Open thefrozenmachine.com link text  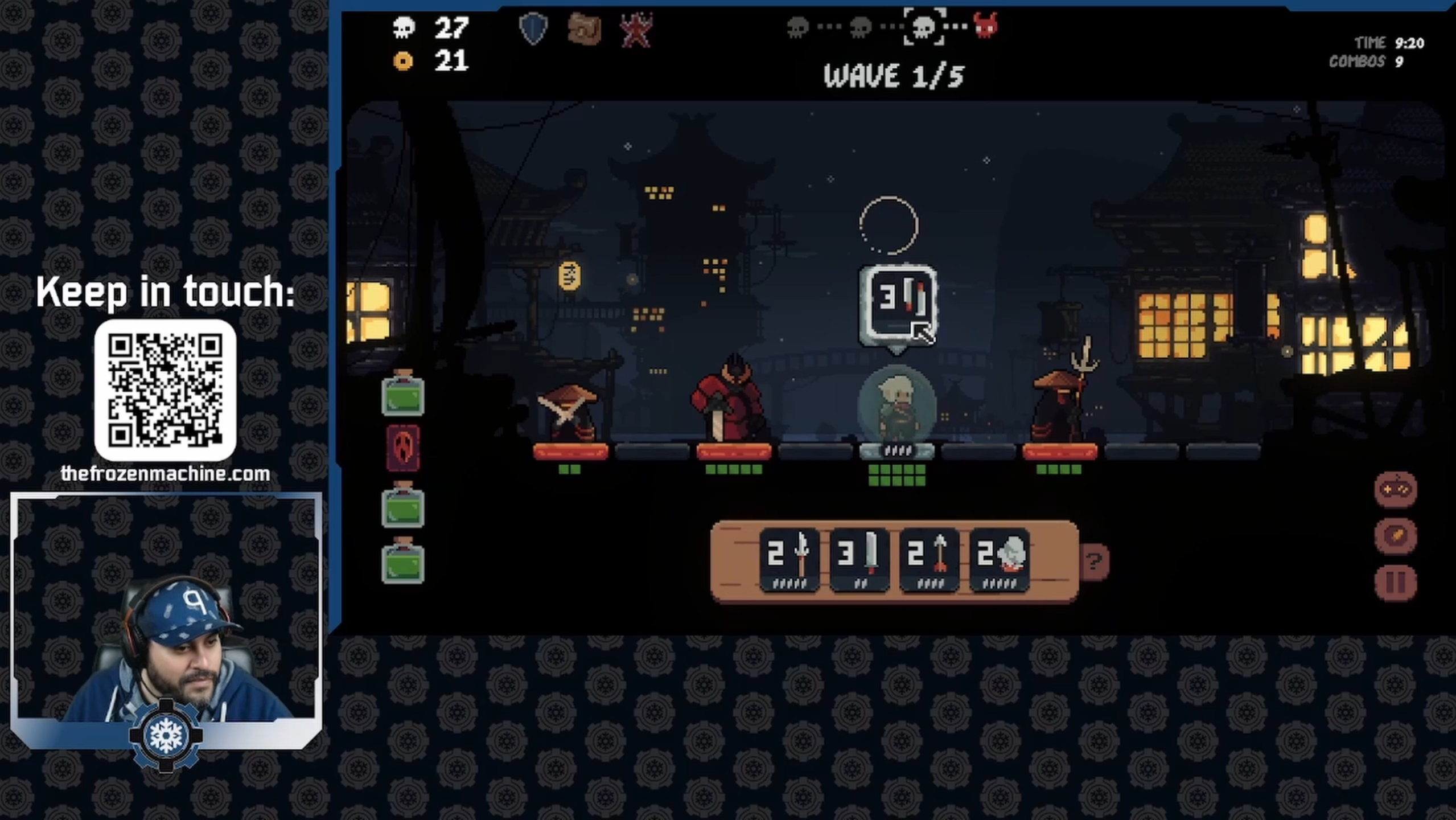point(165,474)
